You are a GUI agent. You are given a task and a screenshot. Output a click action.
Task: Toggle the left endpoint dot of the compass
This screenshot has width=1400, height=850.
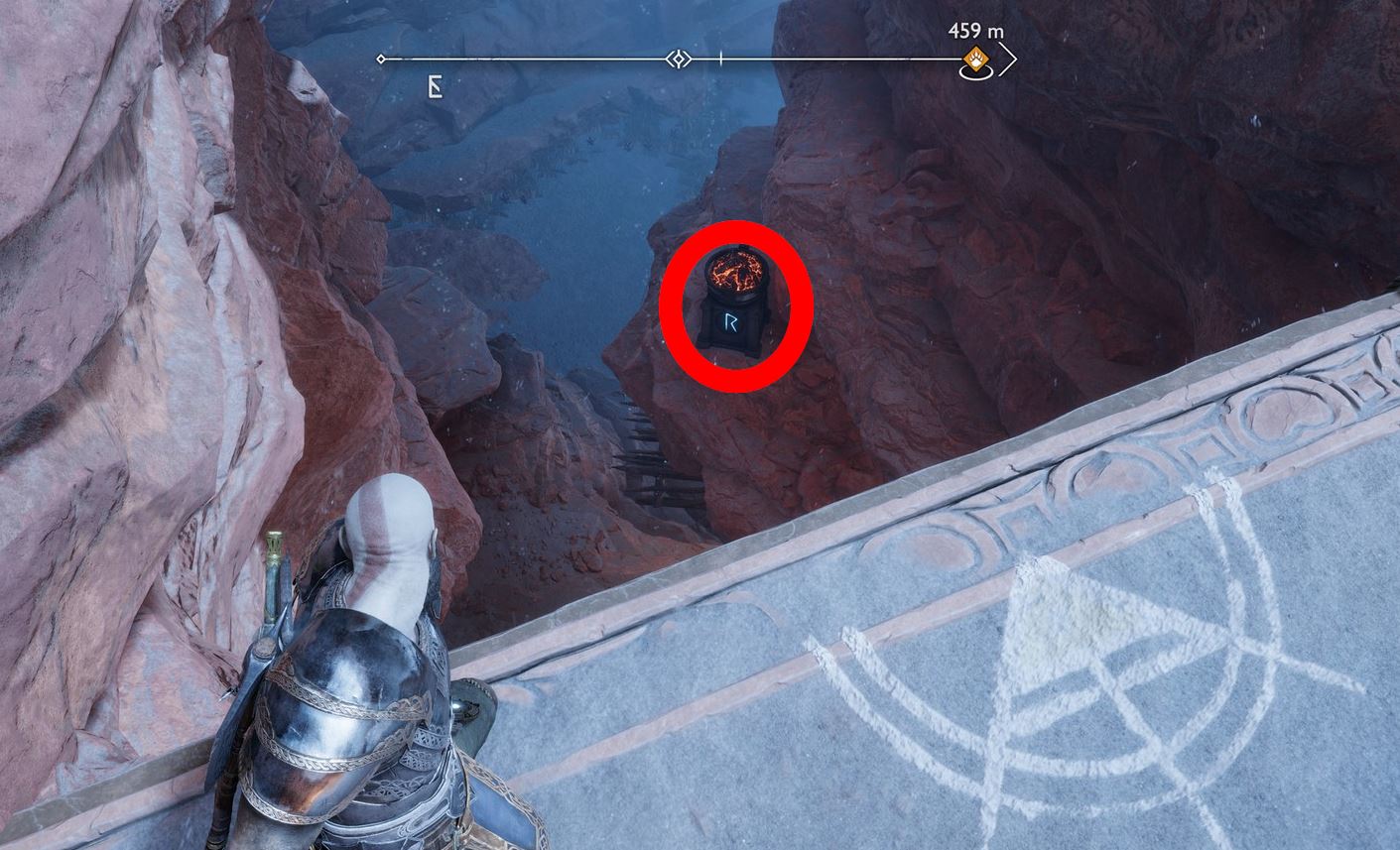coord(381,59)
